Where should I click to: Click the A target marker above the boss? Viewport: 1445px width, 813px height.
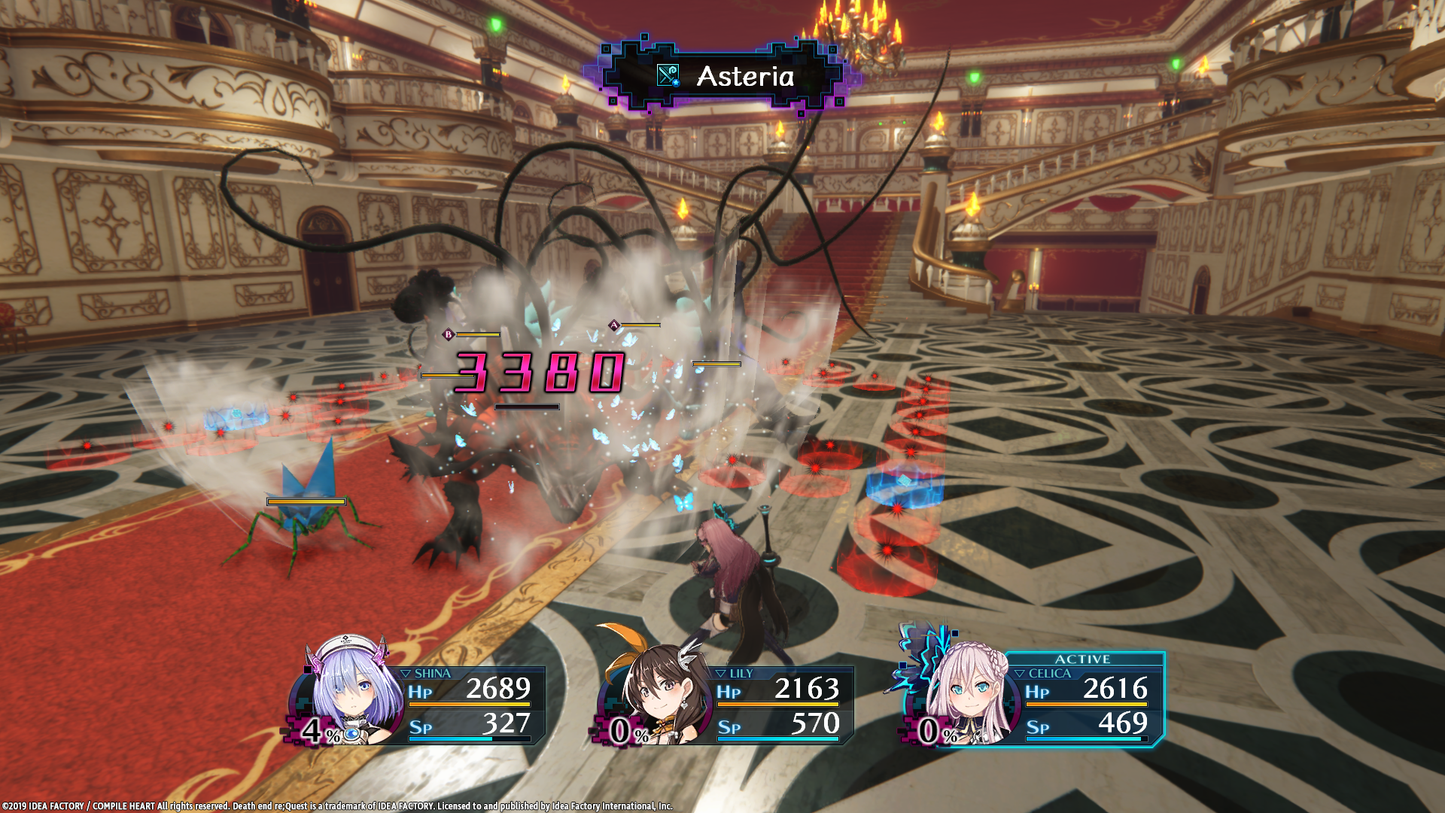[613, 324]
